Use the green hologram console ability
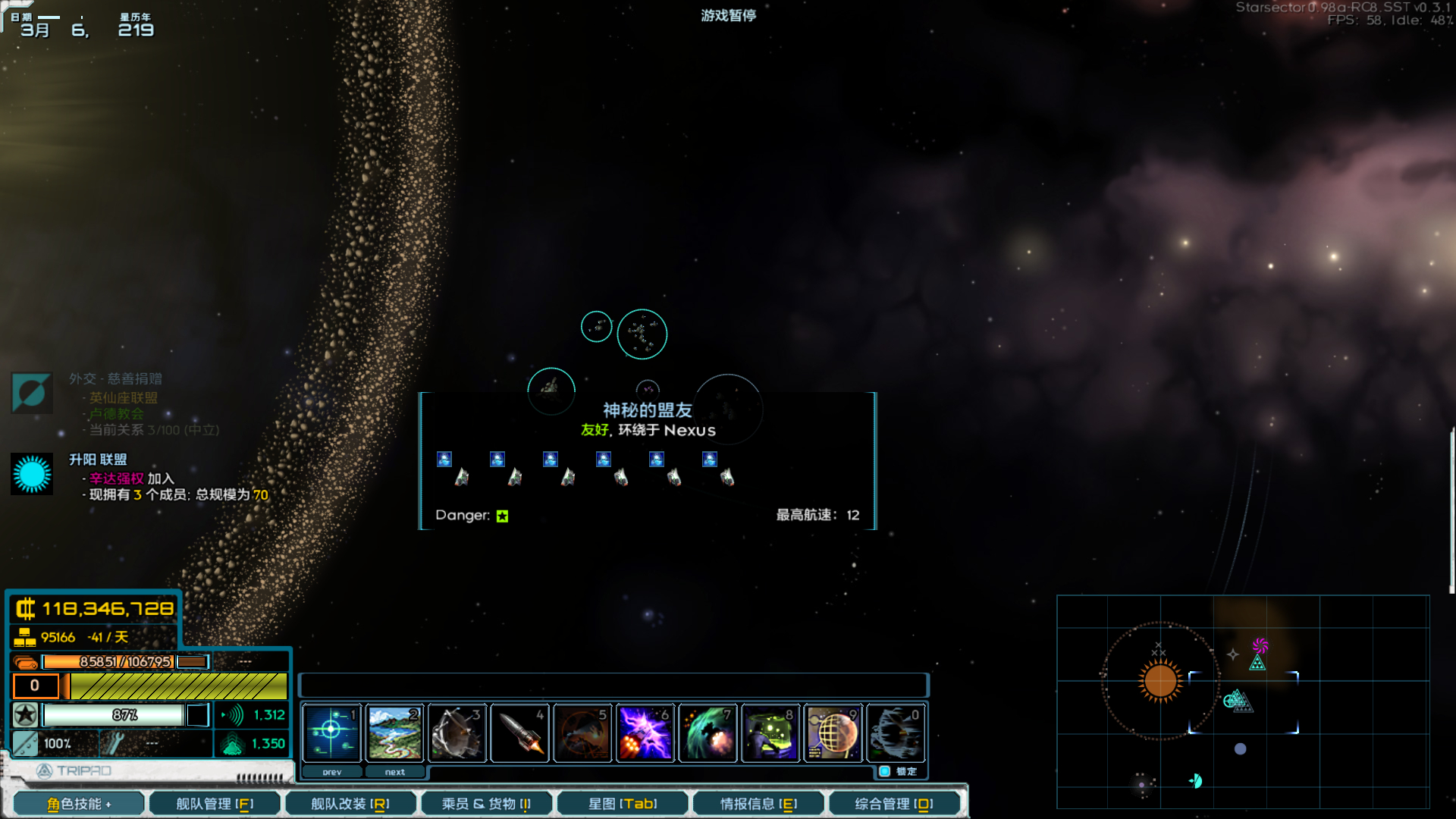1456x819 pixels. click(770, 733)
